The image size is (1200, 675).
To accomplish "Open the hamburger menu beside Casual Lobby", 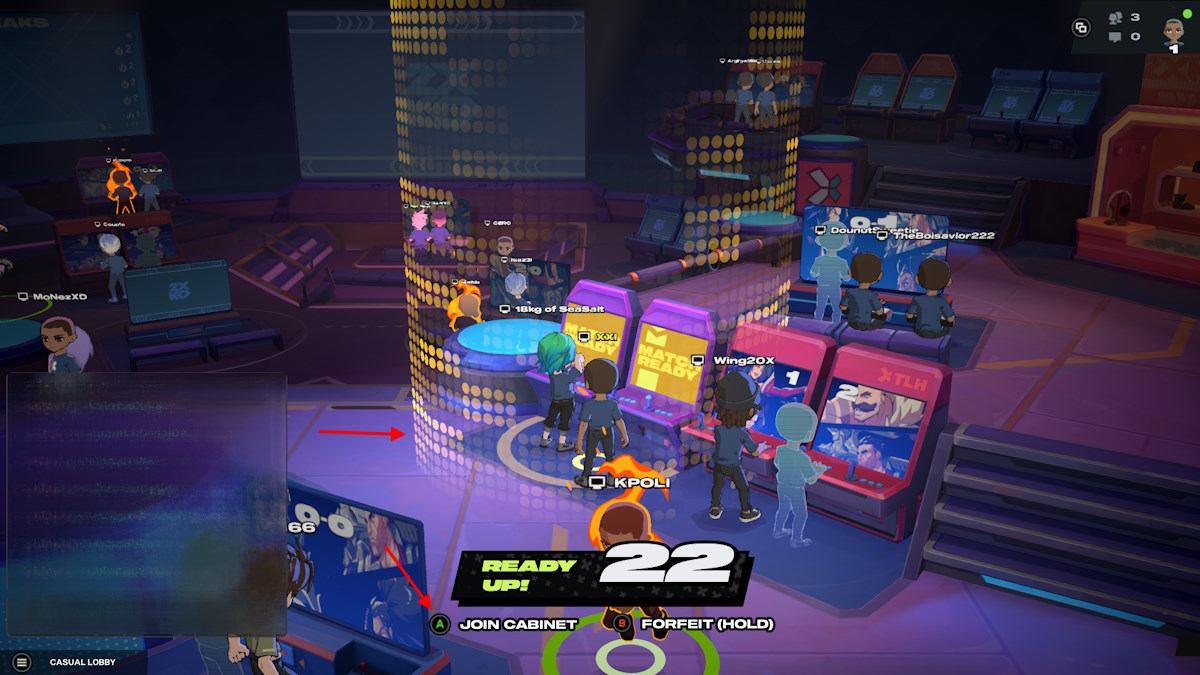I will click(x=22, y=661).
